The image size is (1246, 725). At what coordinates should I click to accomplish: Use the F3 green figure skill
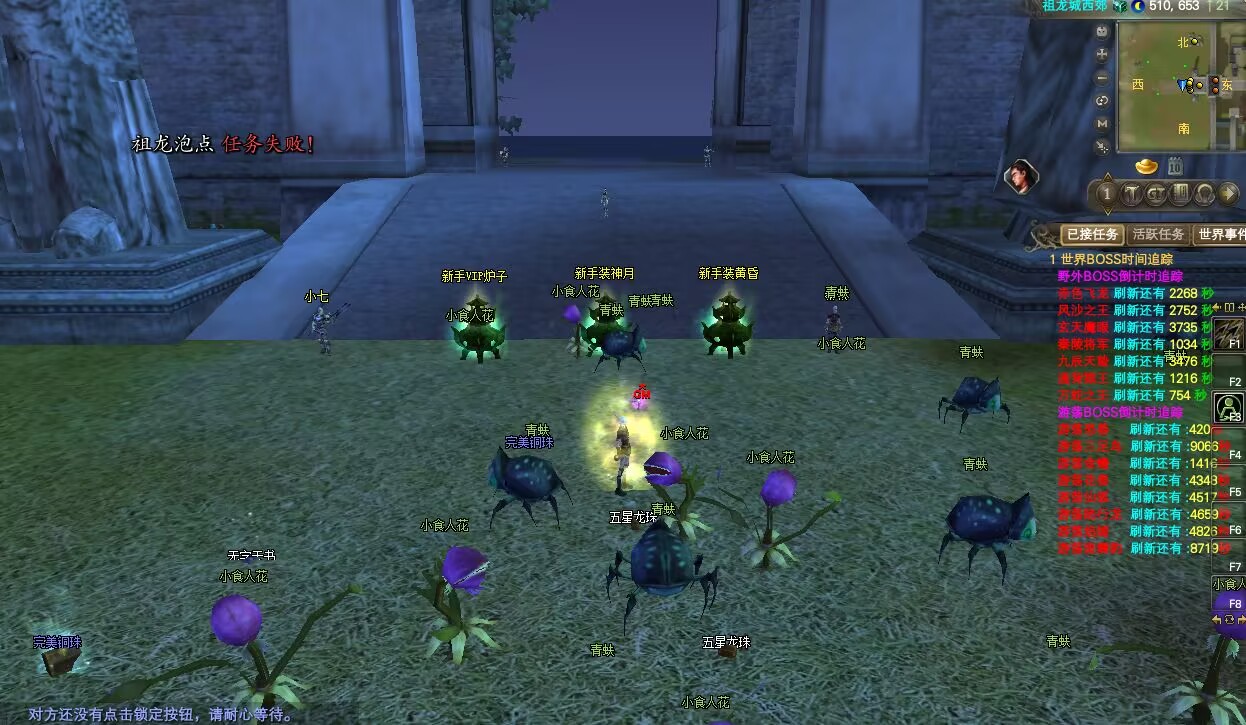(1228, 407)
